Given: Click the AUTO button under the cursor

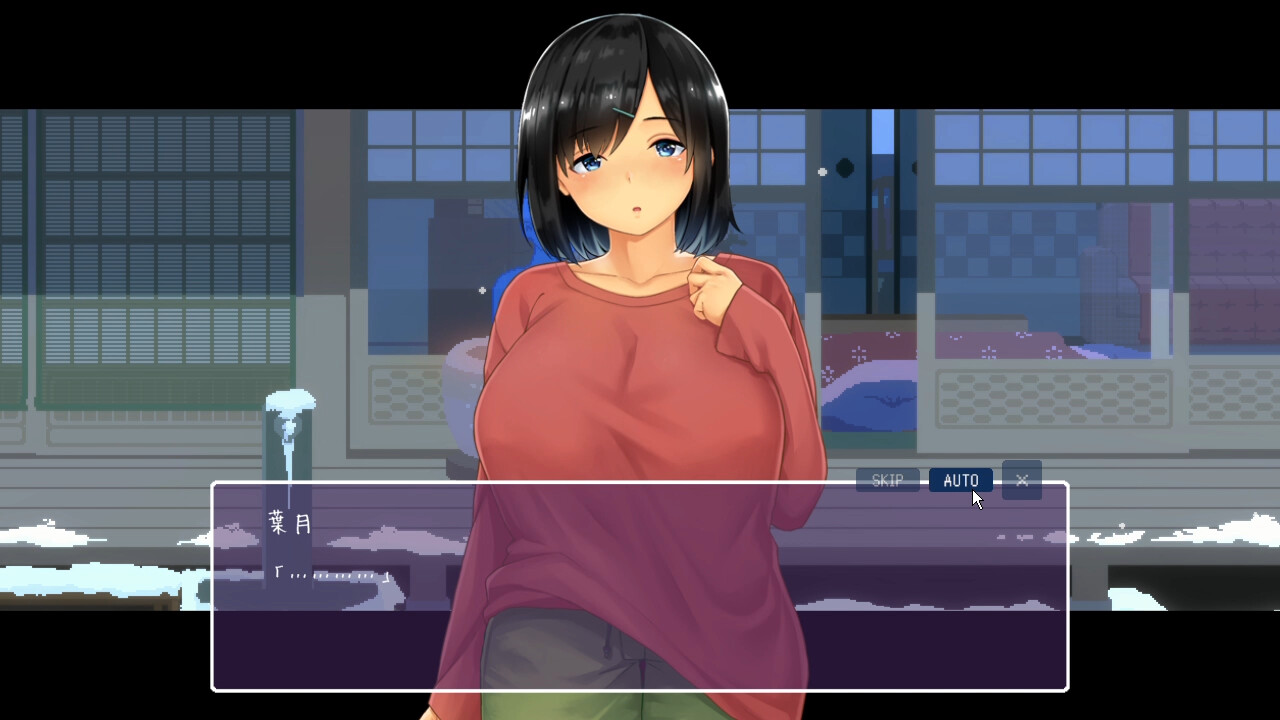Looking at the screenshot, I should pyautogui.click(x=961, y=480).
